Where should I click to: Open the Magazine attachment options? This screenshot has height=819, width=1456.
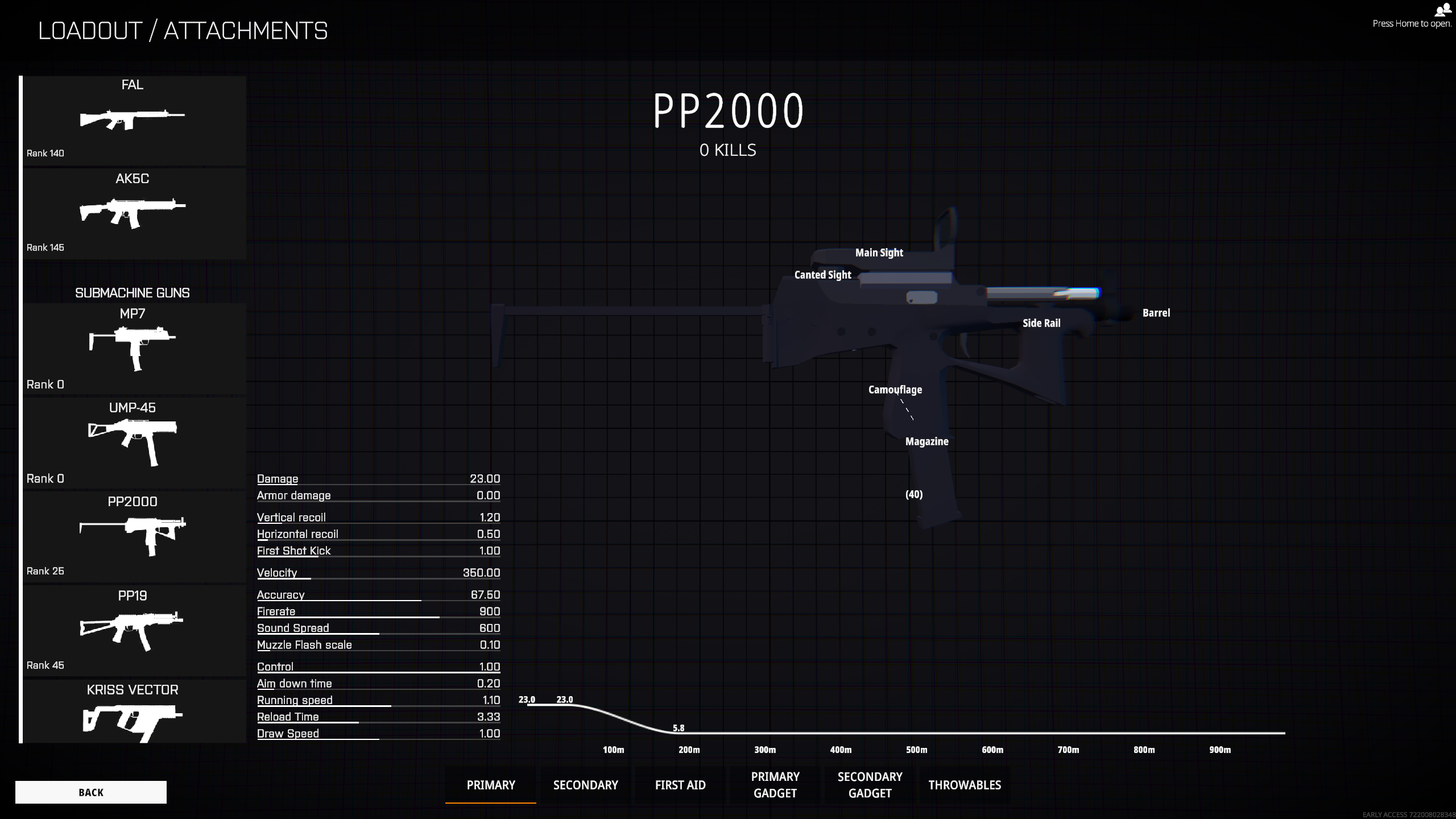click(x=927, y=441)
